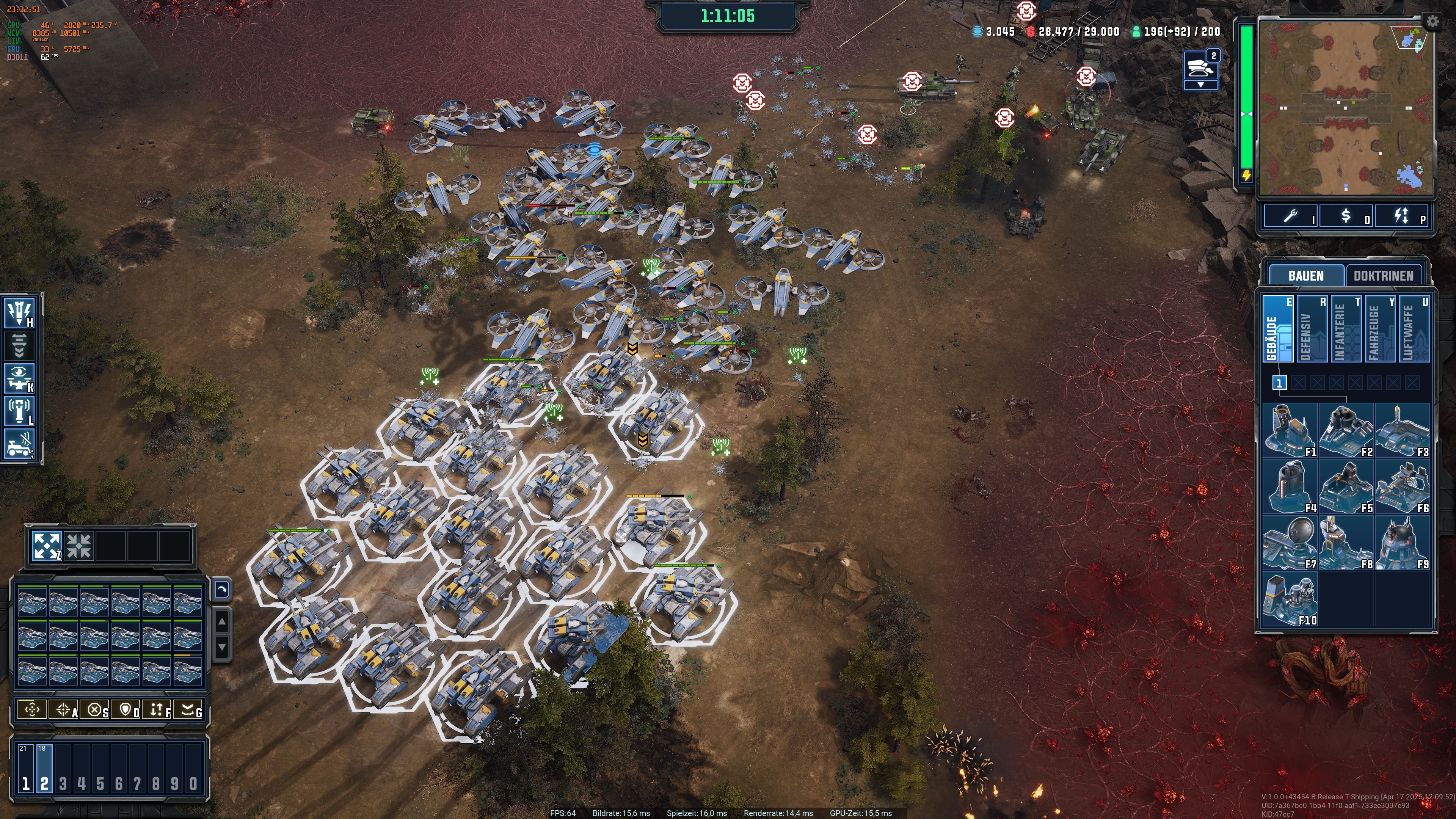The width and height of the screenshot is (1456, 819).
Task: Toggle the sell mode dollar button
Action: tap(1346, 216)
